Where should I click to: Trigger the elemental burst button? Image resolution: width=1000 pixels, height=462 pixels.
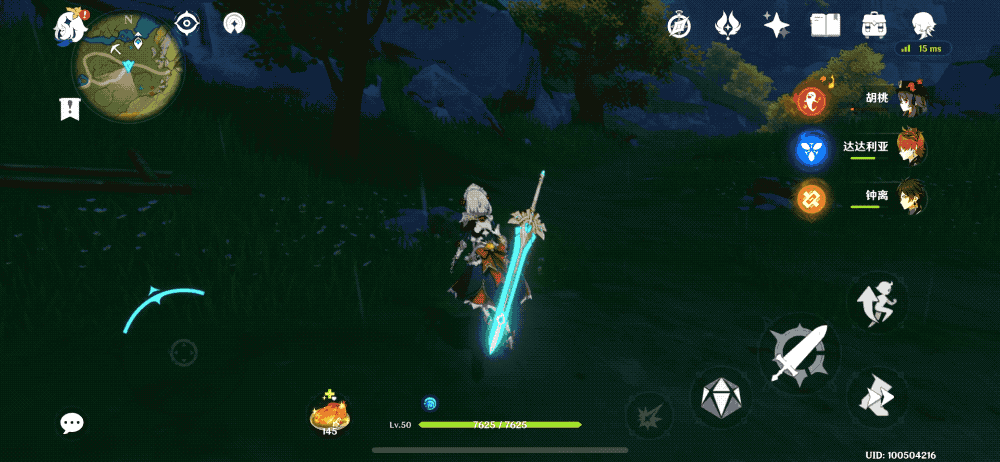coord(646,413)
